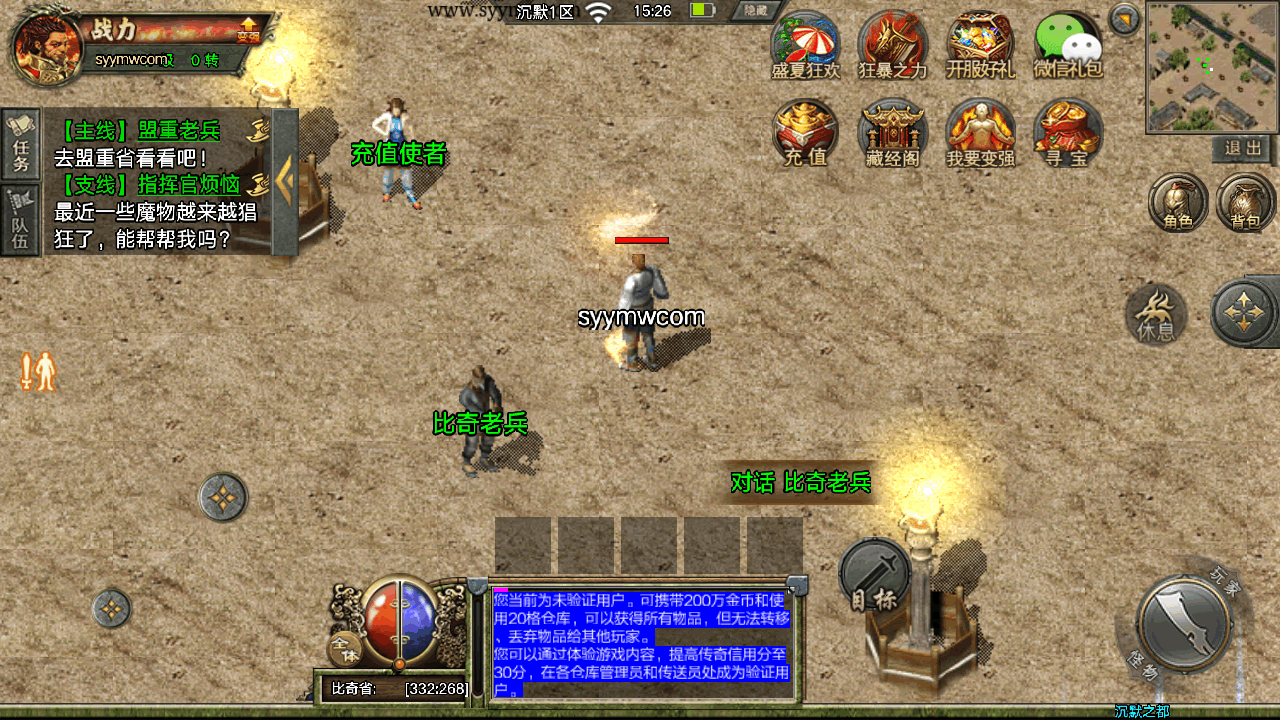Open the 角色 character sheet
1280x720 pixels.
point(1178,203)
